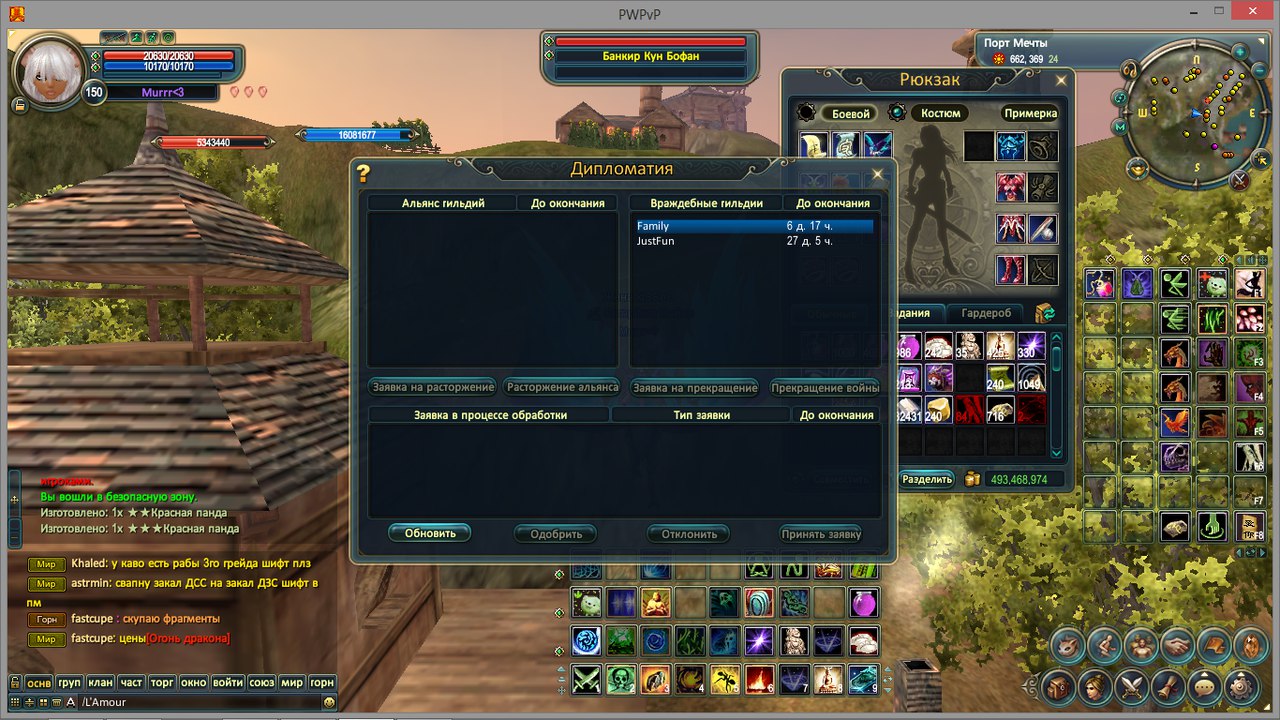Screen dimensions: 1280x720
Task: Open the Дипломатия help question mark
Action: click(363, 174)
